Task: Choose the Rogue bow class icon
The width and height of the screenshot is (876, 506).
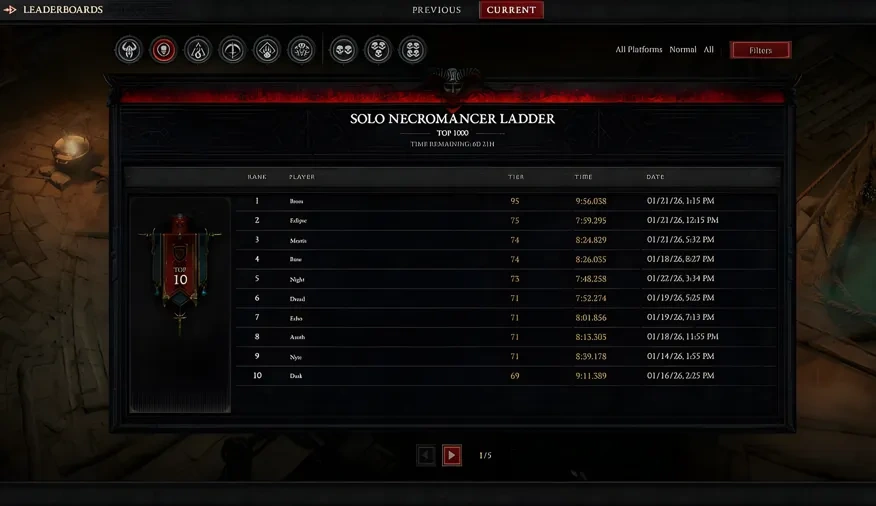Action: coord(232,50)
